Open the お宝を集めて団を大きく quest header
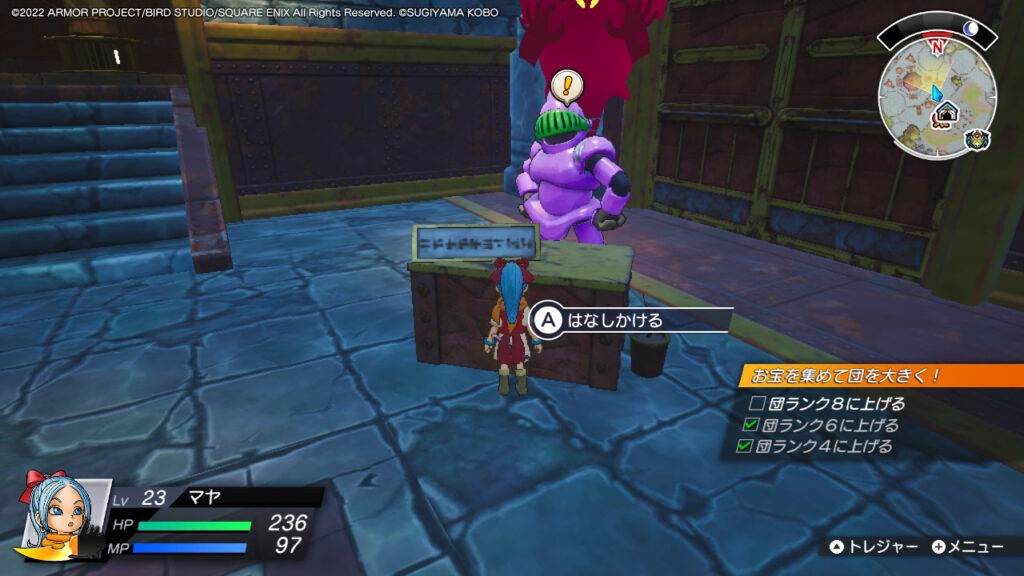1024x576 pixels. [x=862, y=377]
